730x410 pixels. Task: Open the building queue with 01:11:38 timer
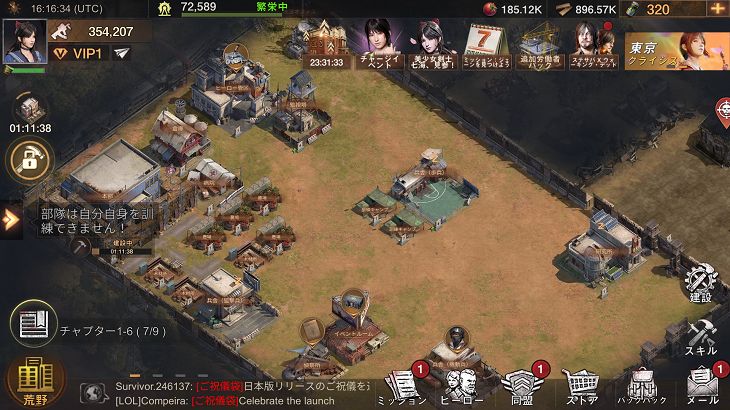pos(30,112)
